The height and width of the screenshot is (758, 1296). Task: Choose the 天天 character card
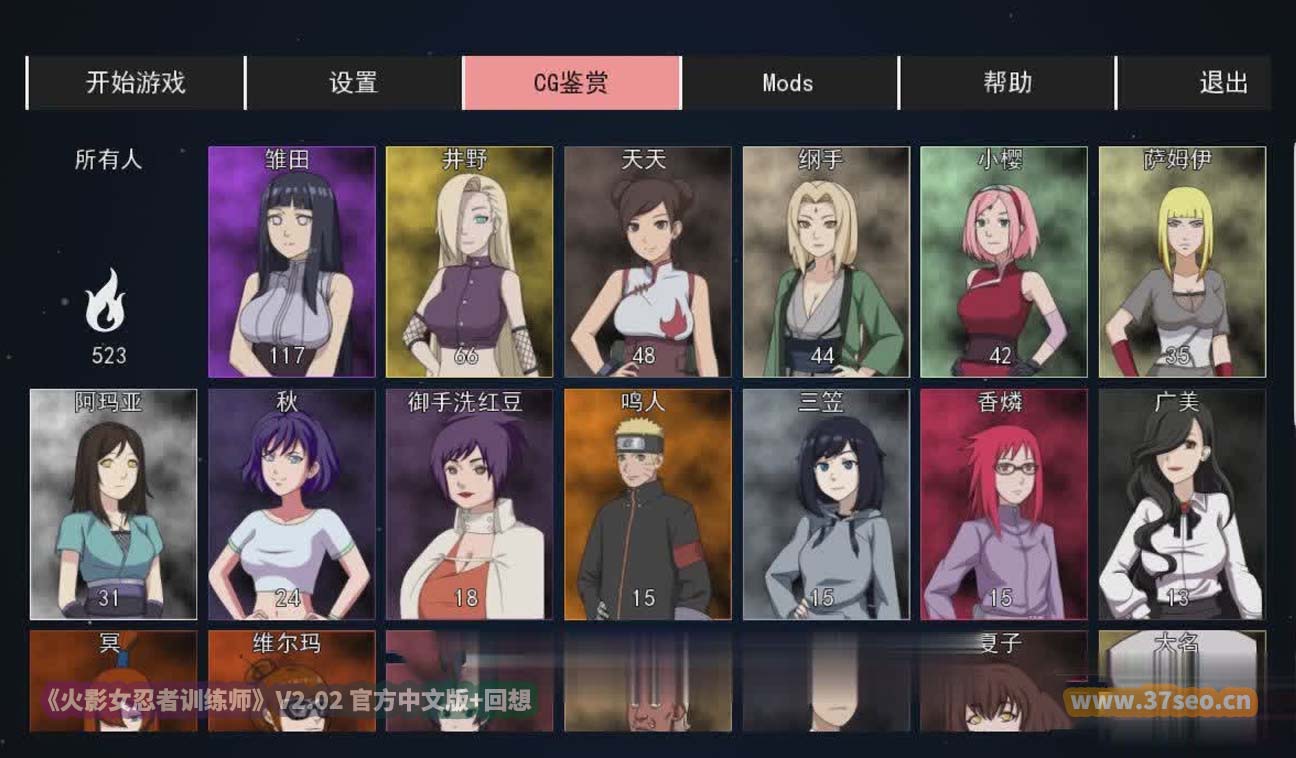647,262
